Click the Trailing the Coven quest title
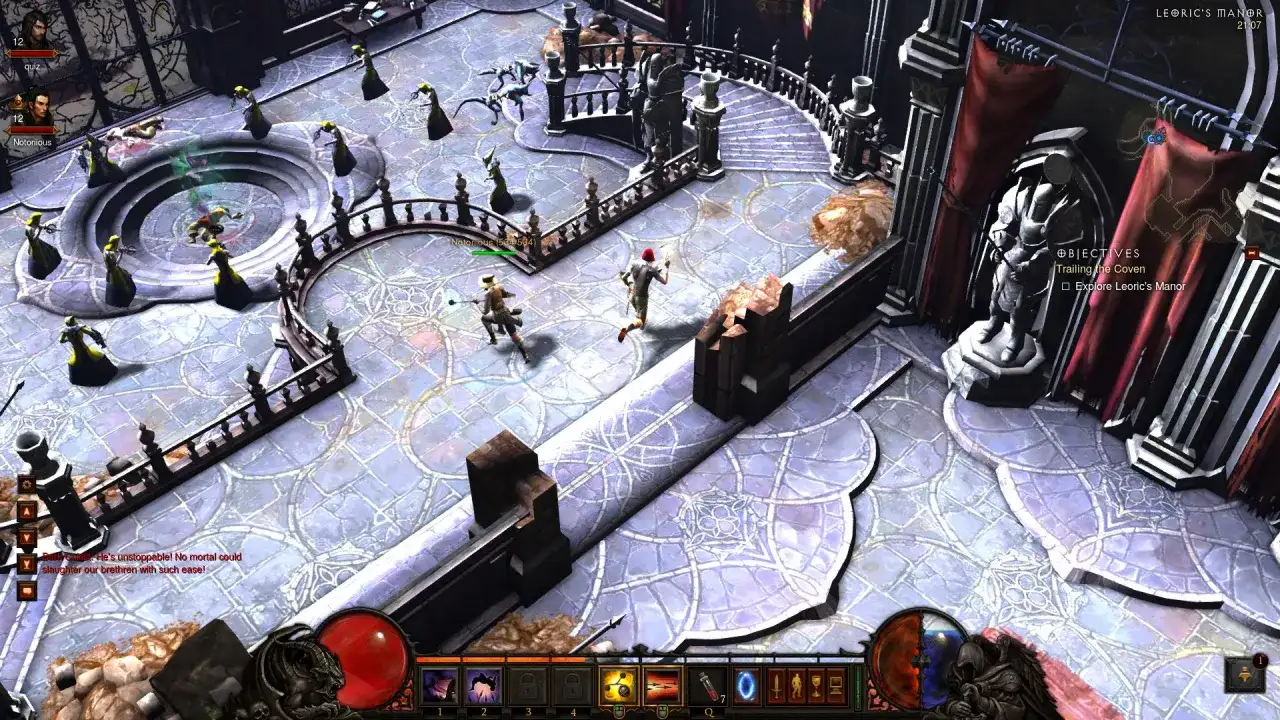The image size is (1280, 720). 1100,269
